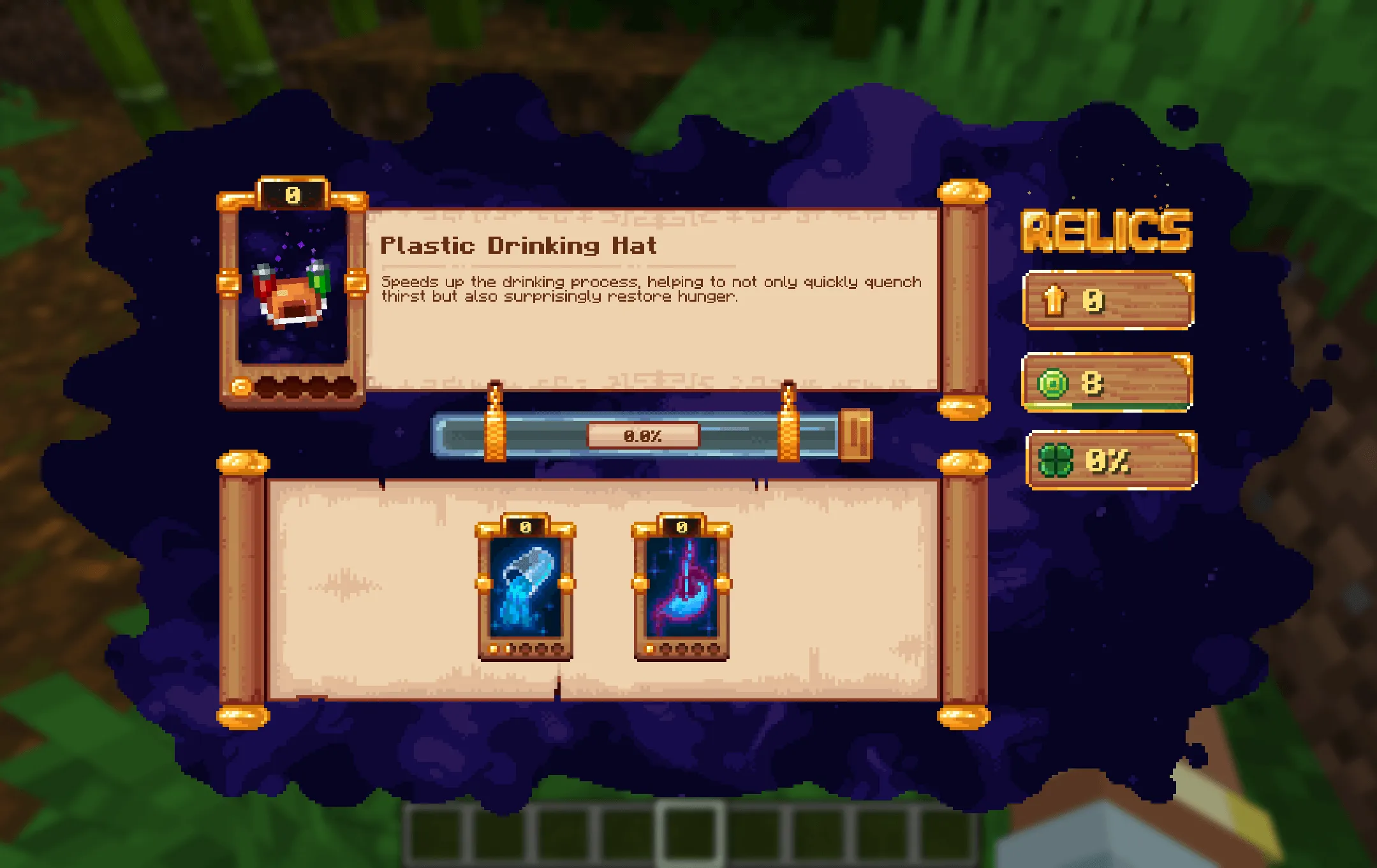Click the golden upgrade arrow counter
Screen dimensions: 1377x868
coord(1107,300)
